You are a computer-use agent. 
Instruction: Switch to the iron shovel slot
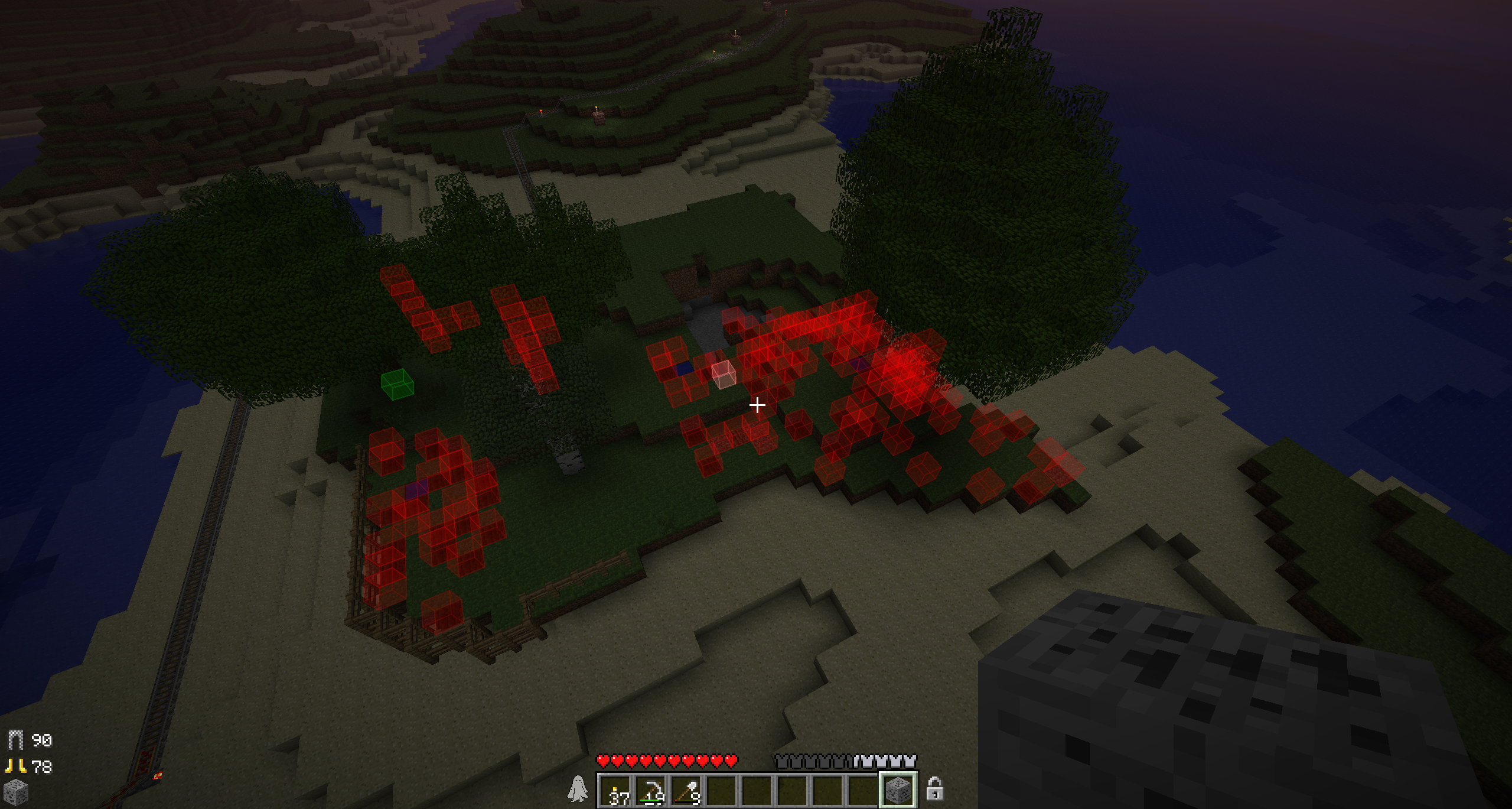point(686,790)
